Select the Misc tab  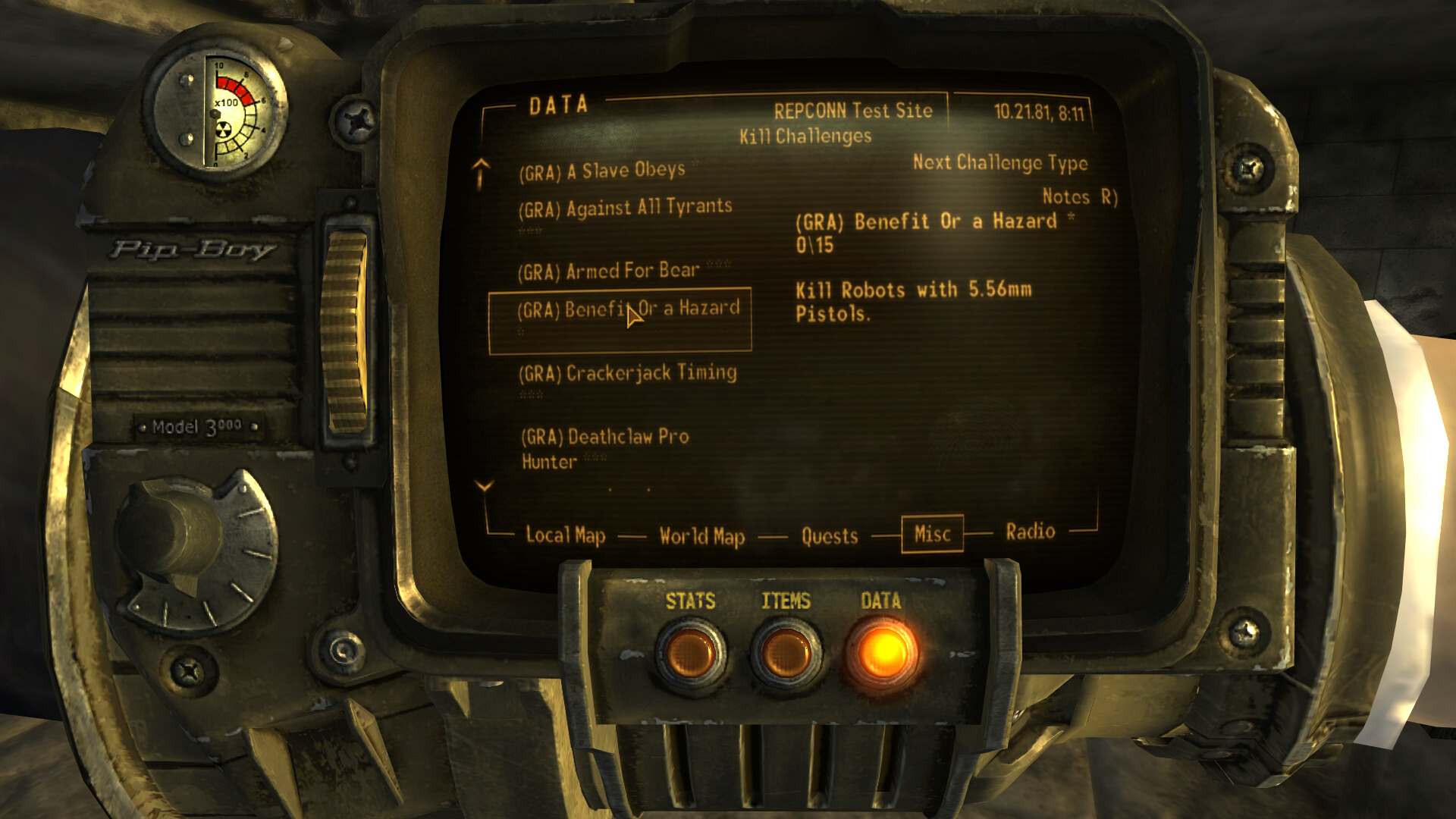[932, 534]
